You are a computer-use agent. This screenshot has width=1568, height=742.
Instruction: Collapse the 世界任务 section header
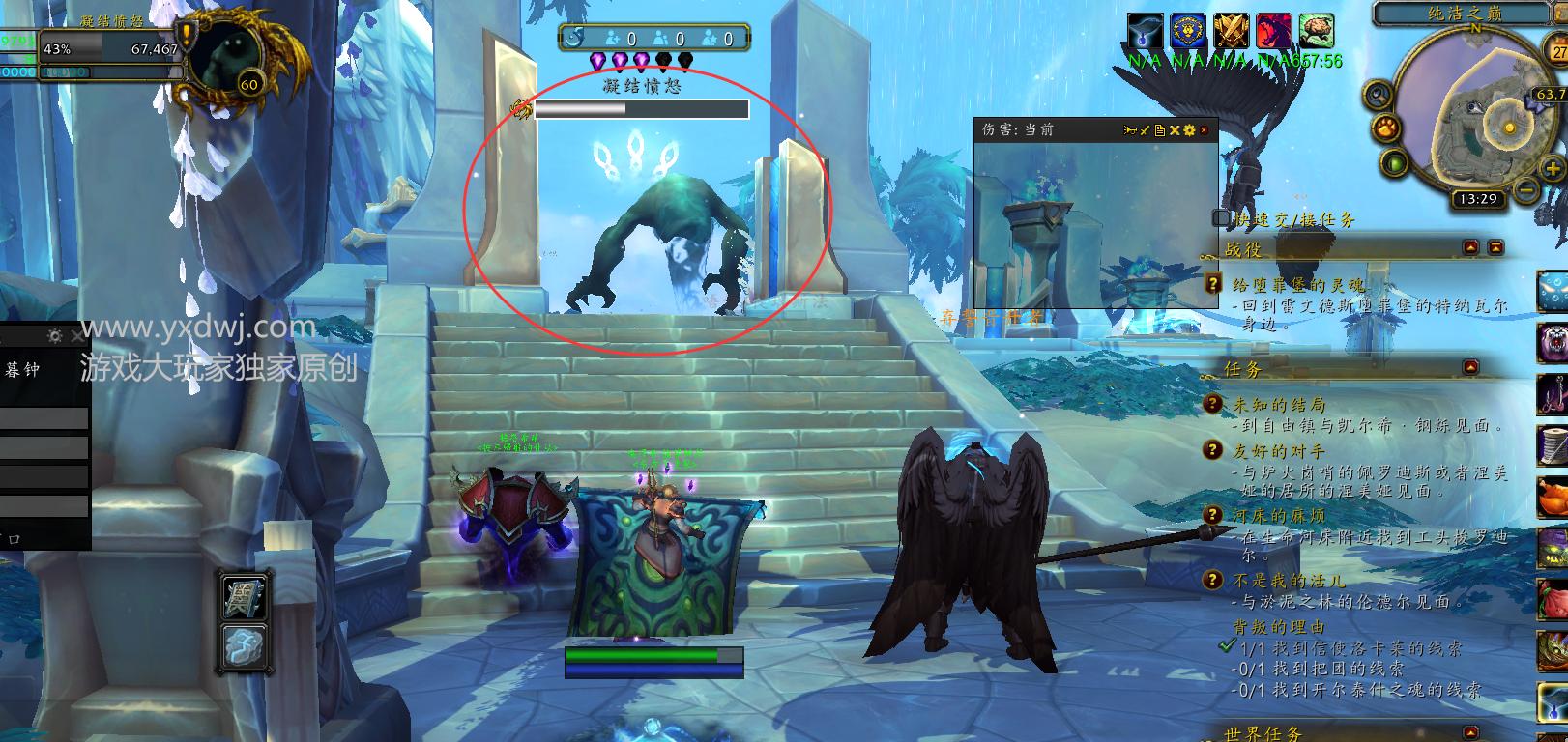tap(1470, 732)
